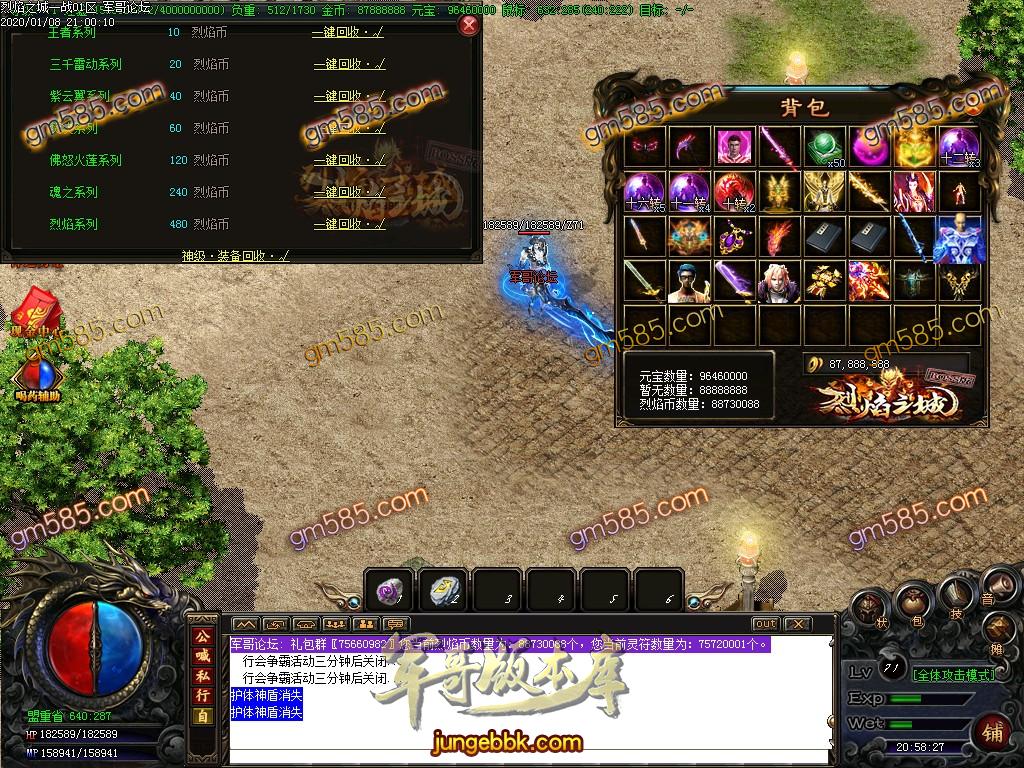Switch chat to the 私 private channel
1024x768 pixels.
[x=202, y=677]
